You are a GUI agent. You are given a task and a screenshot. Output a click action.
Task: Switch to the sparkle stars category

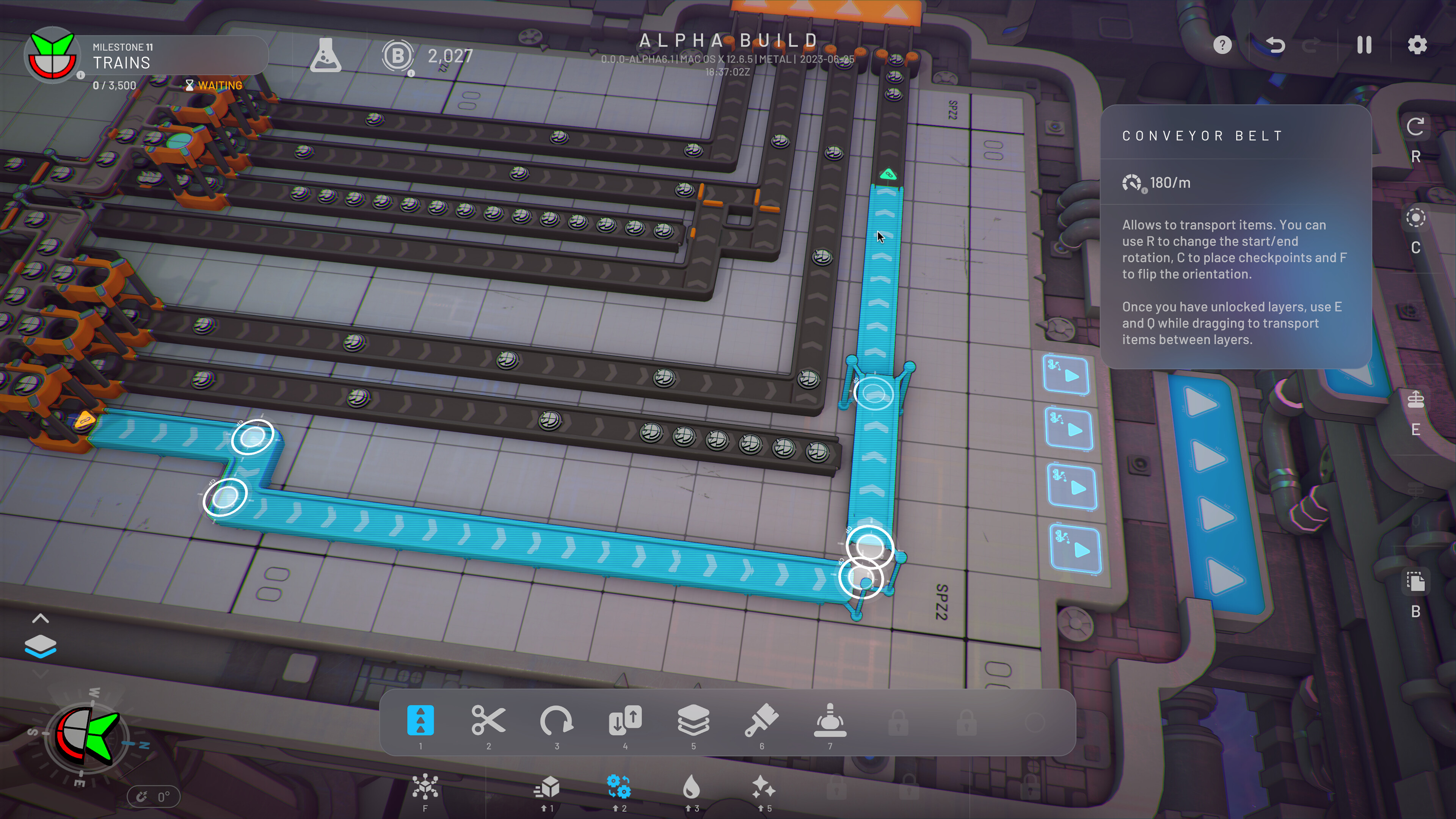pyautogui.click(x=764, y=788)
